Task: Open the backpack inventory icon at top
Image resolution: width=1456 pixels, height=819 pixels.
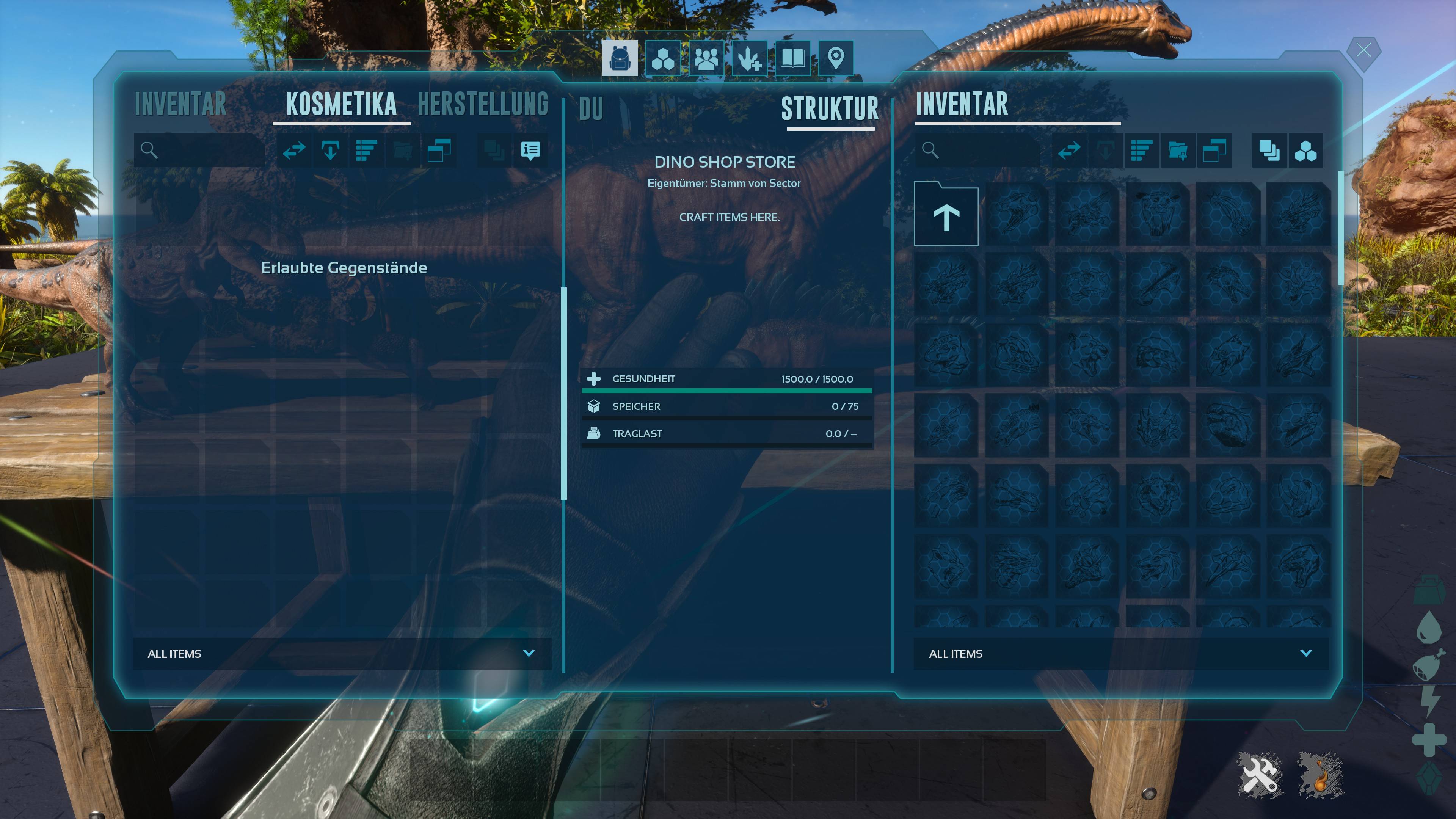Action: (620, 58)
